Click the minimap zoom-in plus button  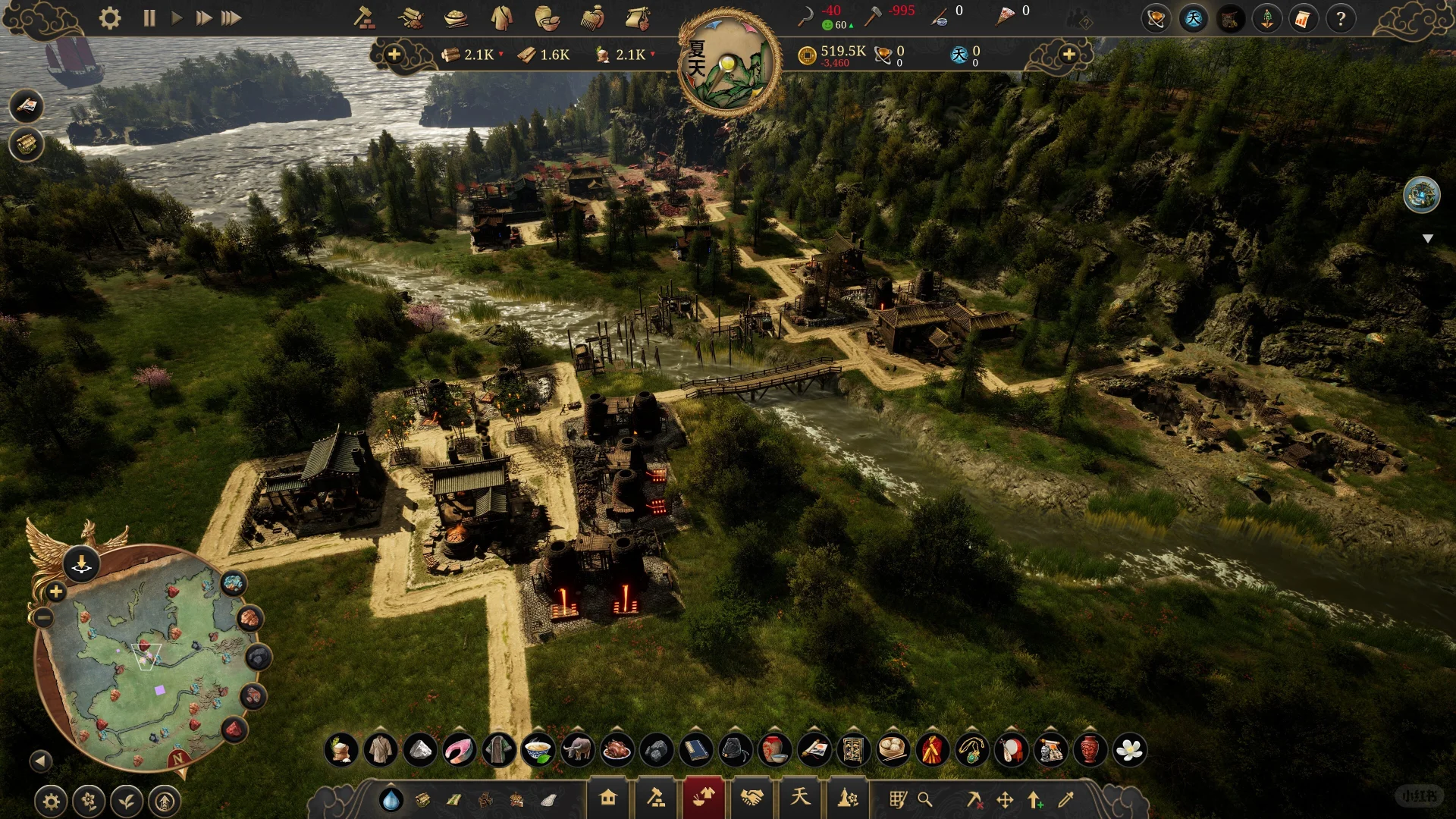[x=55, y=591]
